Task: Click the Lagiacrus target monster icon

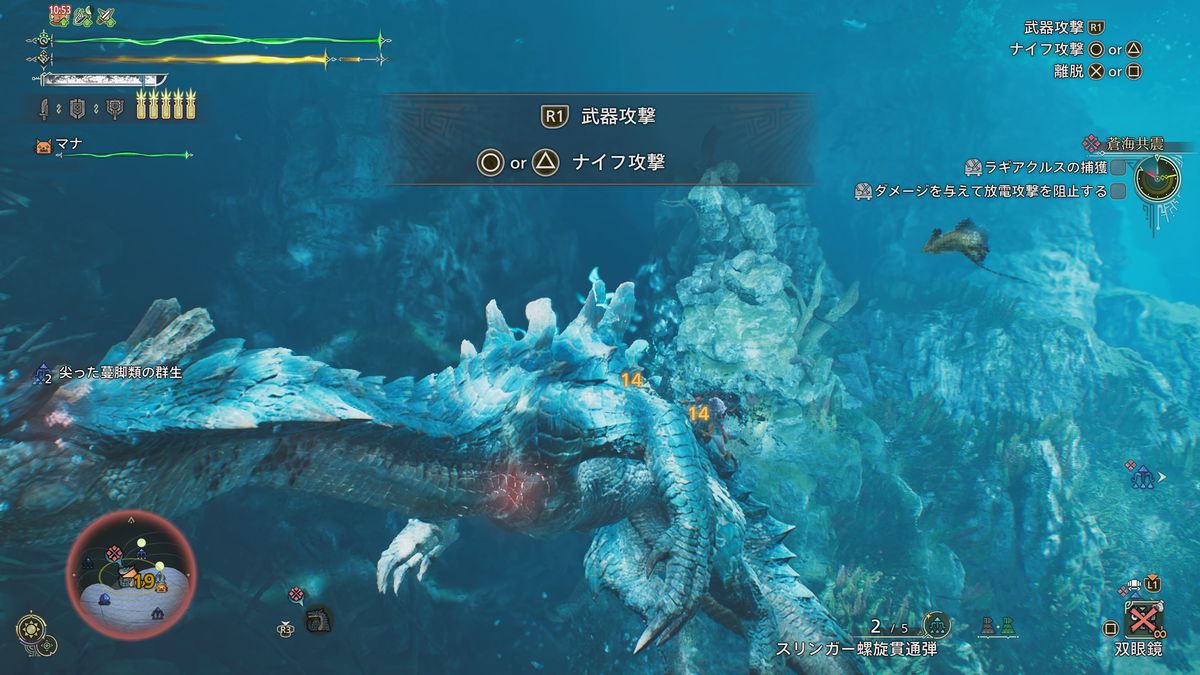Action: (x=316, y=619)
